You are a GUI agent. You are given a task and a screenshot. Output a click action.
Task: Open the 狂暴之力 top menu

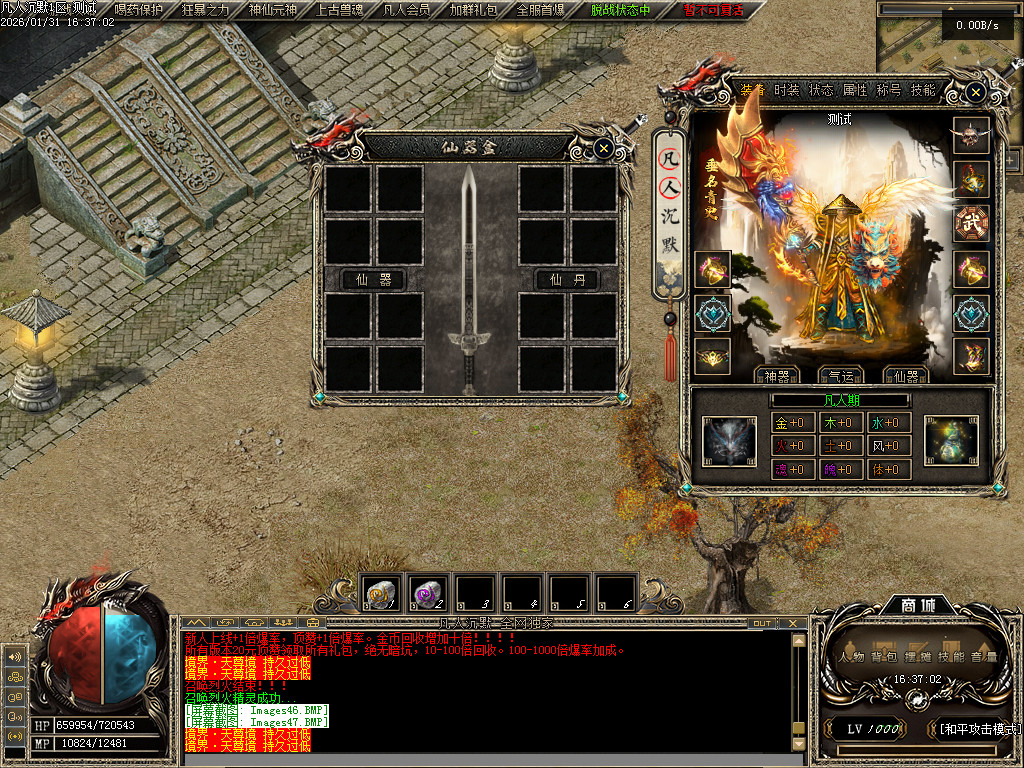(206, 10)
